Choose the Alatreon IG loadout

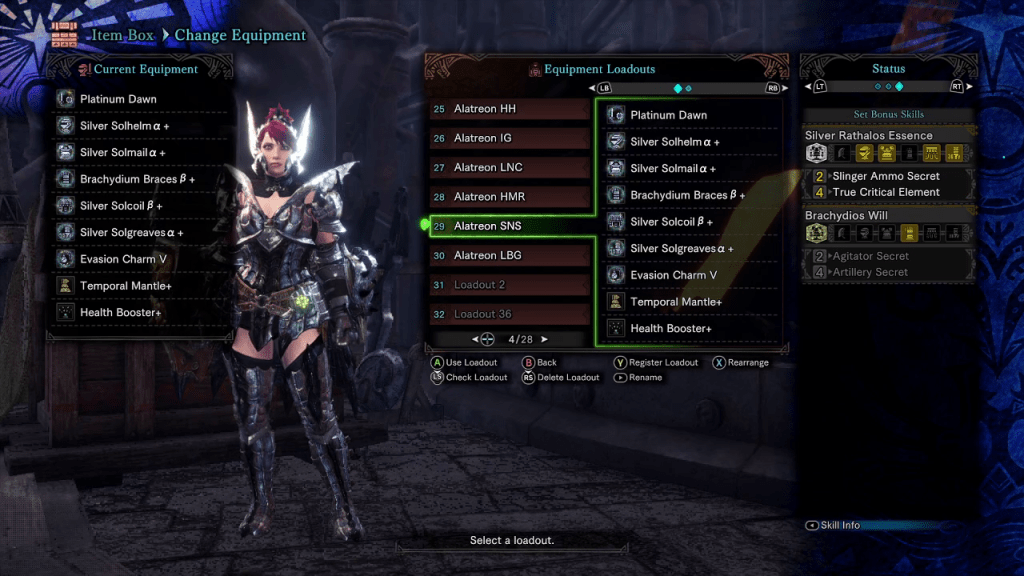(508, 138)
